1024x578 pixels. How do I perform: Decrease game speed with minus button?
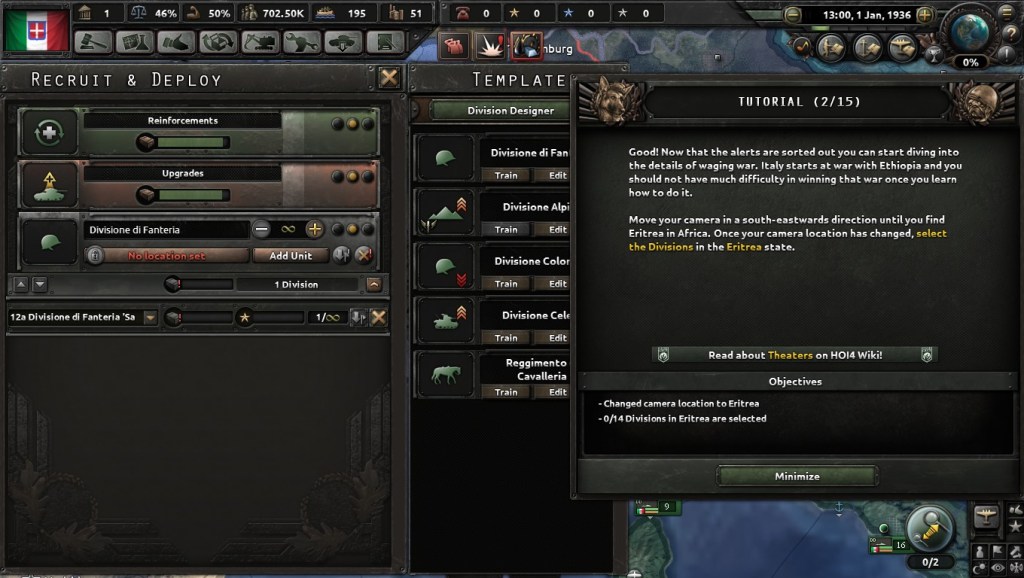pyautogui.click(x=793, y=15)
